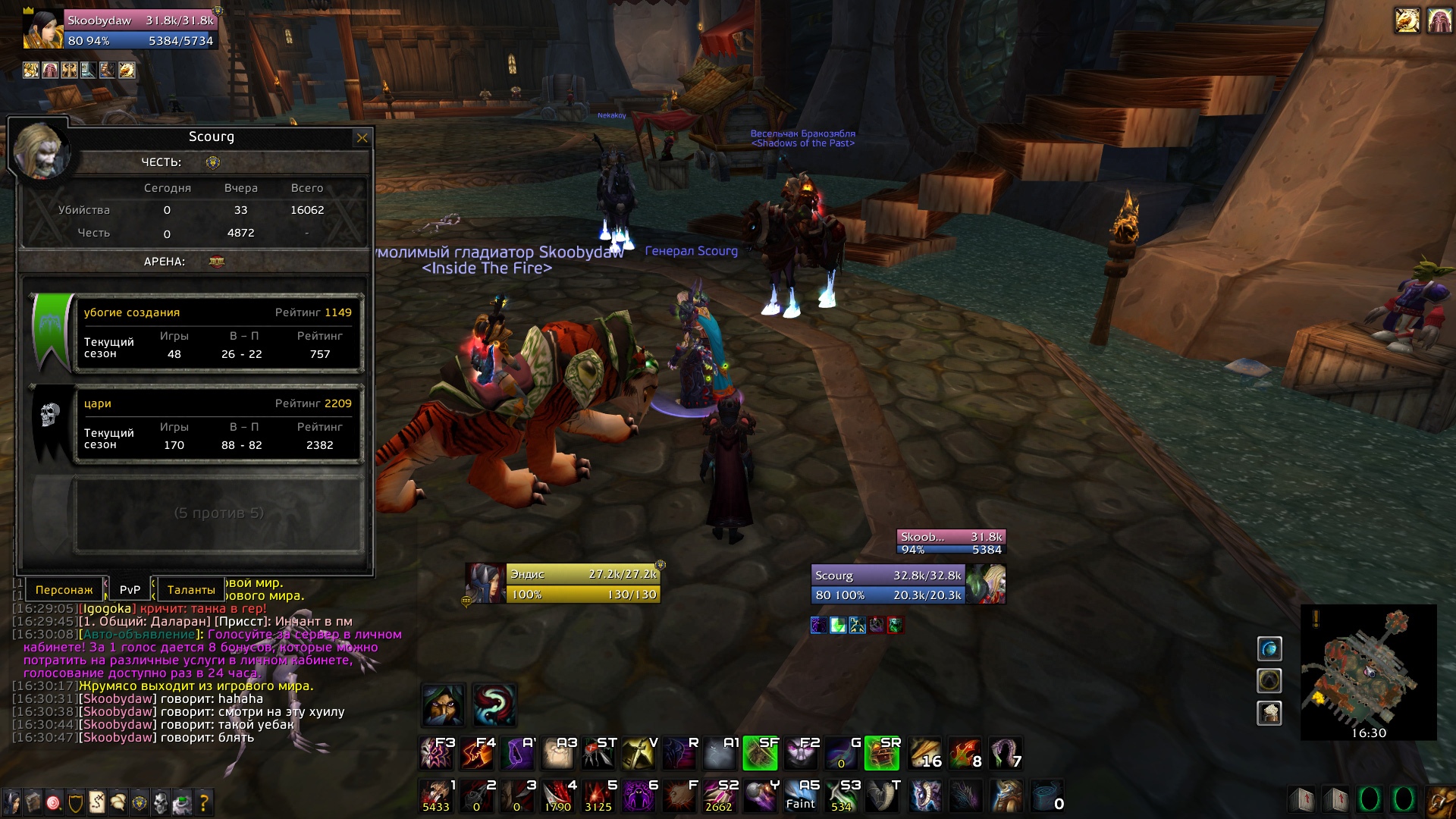This screenshot has height=819, width=1456.
Task: Click Skoobydaw's player portrait frame
Action: (42, 29)
